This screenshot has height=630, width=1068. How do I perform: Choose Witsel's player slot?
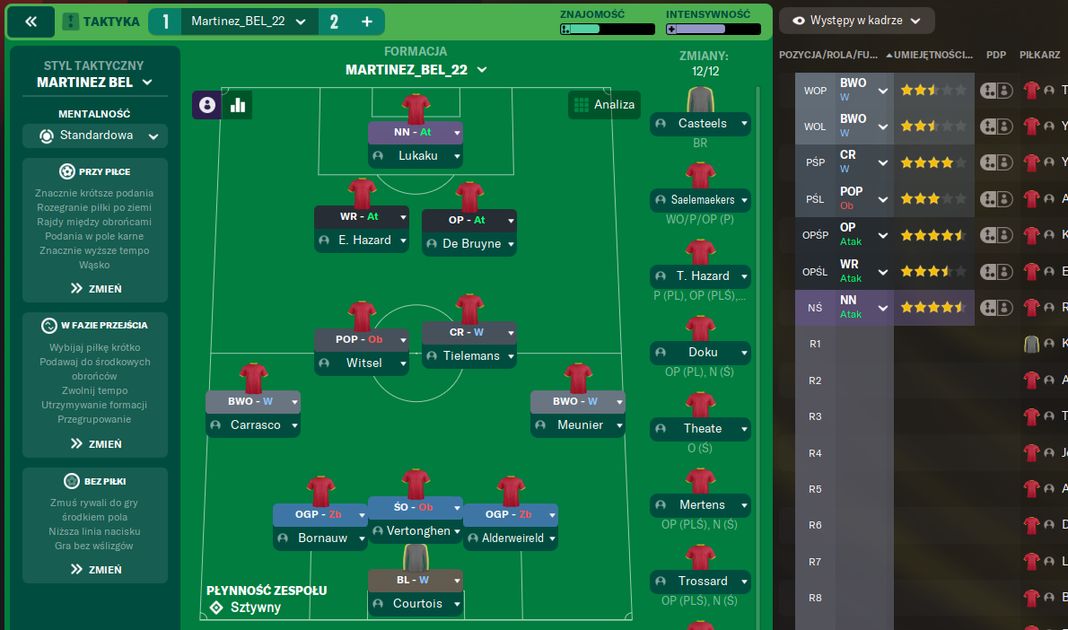tap(363, 363)
